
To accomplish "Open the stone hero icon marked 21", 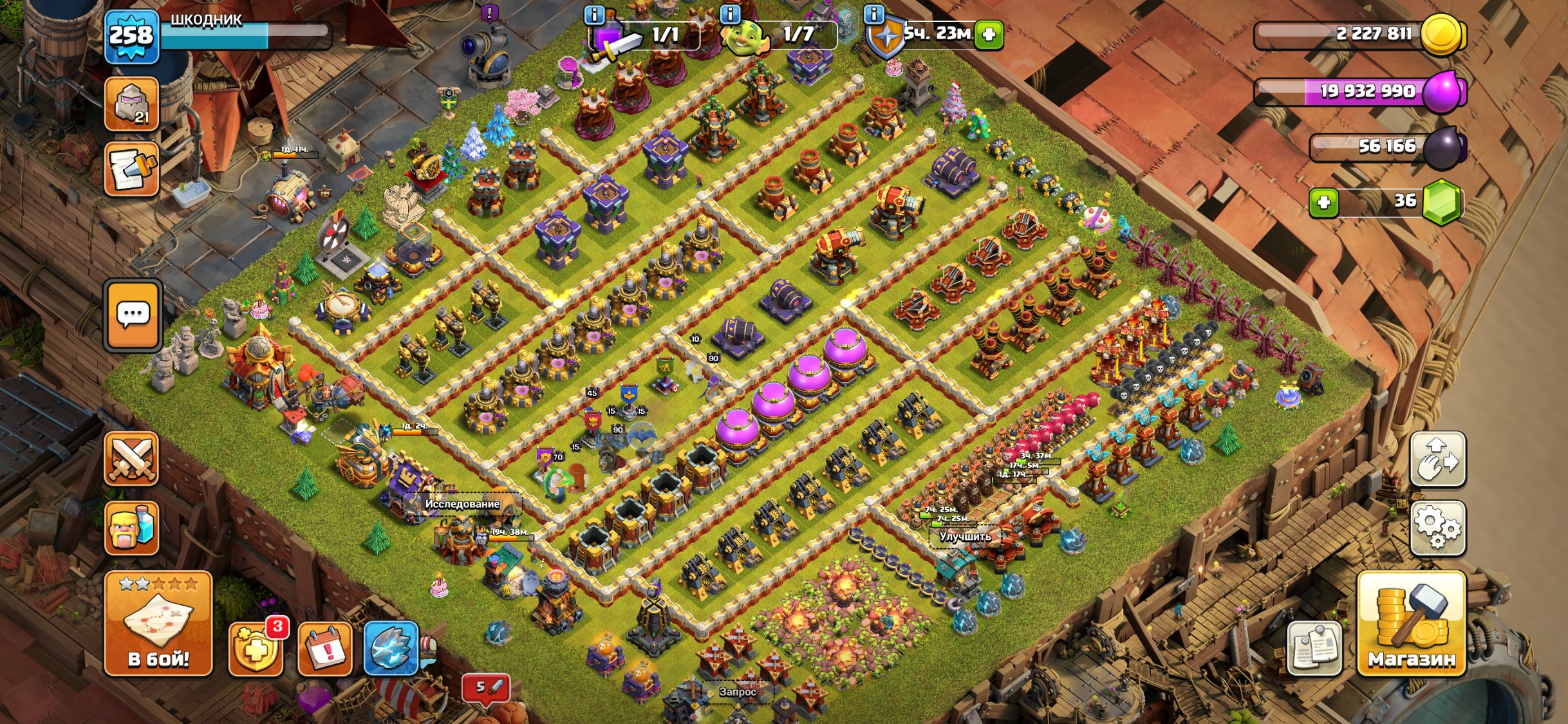I will 132,104.
